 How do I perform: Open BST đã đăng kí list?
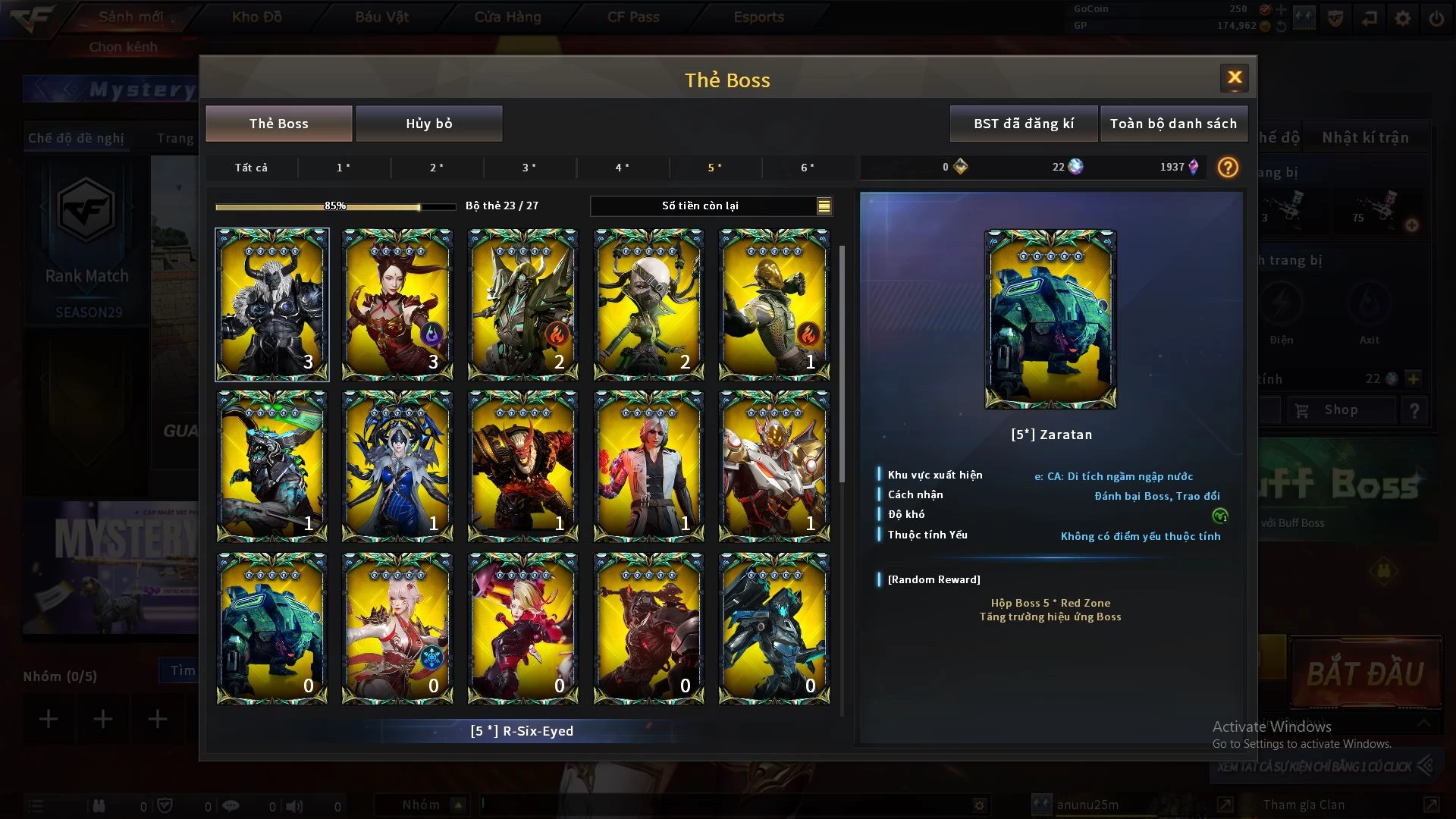click(x=1023, y=124)
